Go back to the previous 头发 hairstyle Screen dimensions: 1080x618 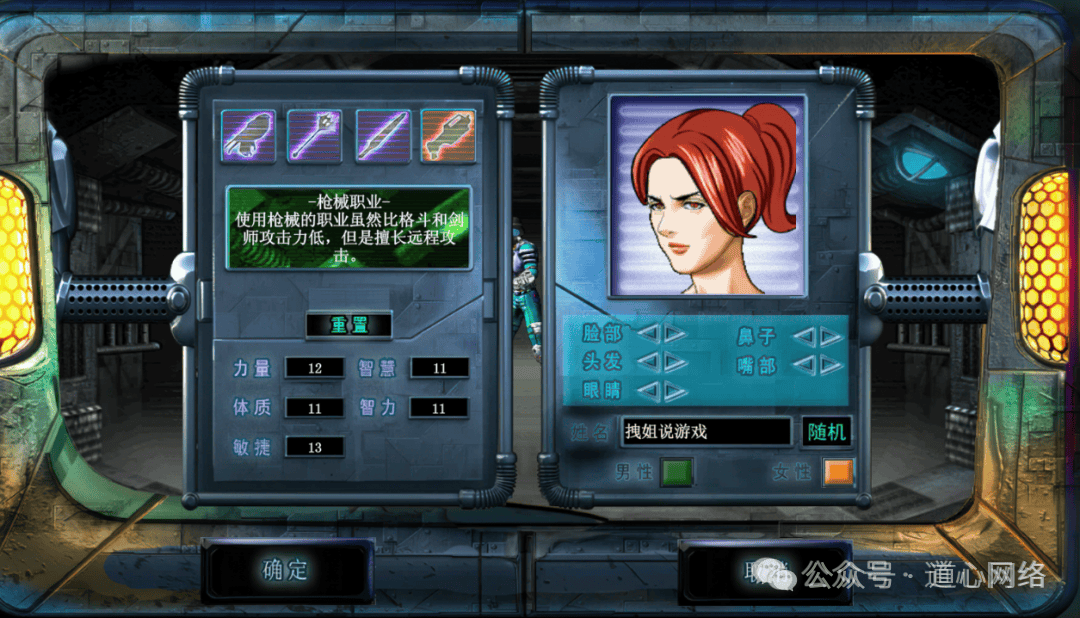coord(648,361)
